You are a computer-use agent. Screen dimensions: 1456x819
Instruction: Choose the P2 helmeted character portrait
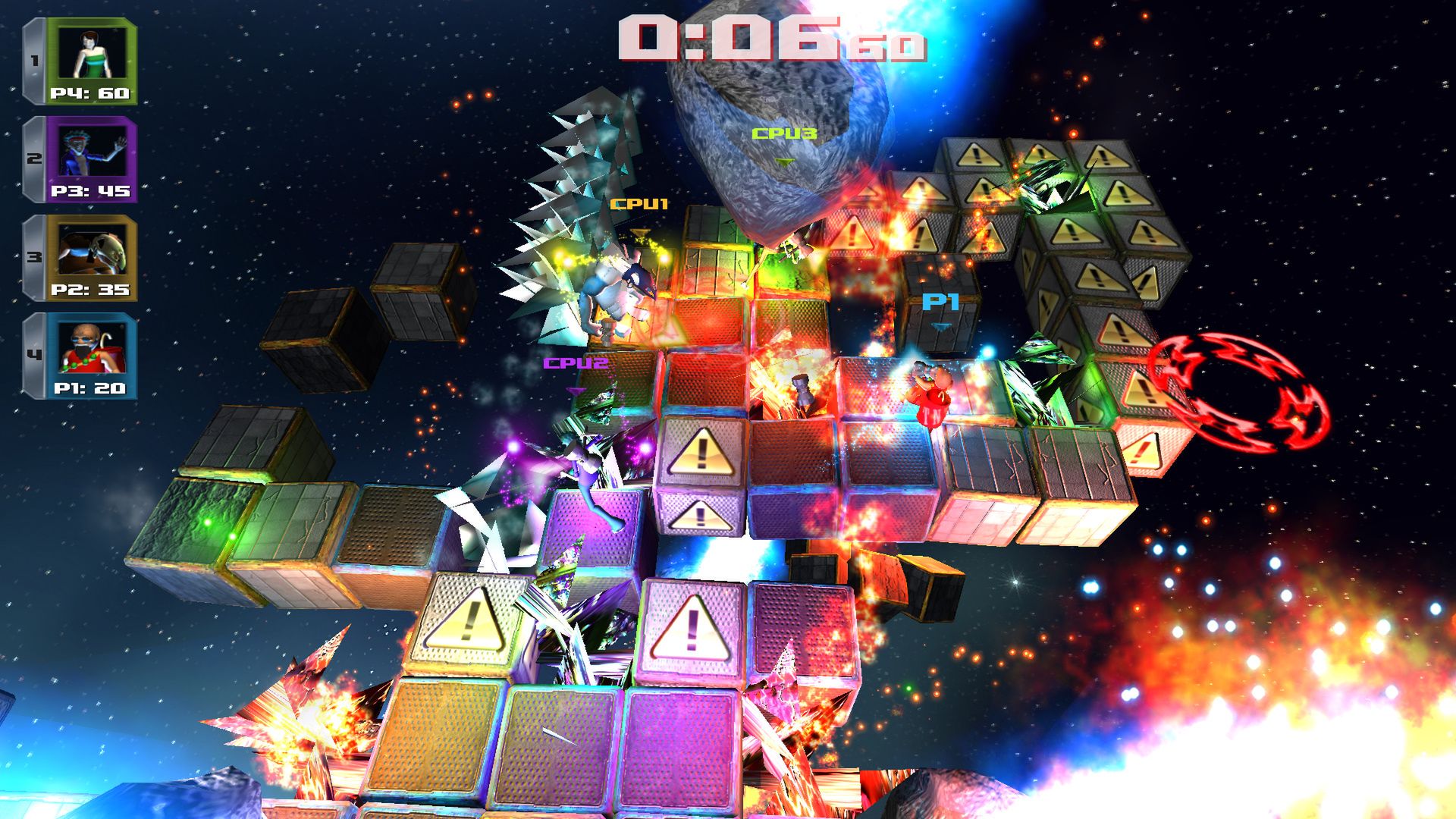click(91, 252)
